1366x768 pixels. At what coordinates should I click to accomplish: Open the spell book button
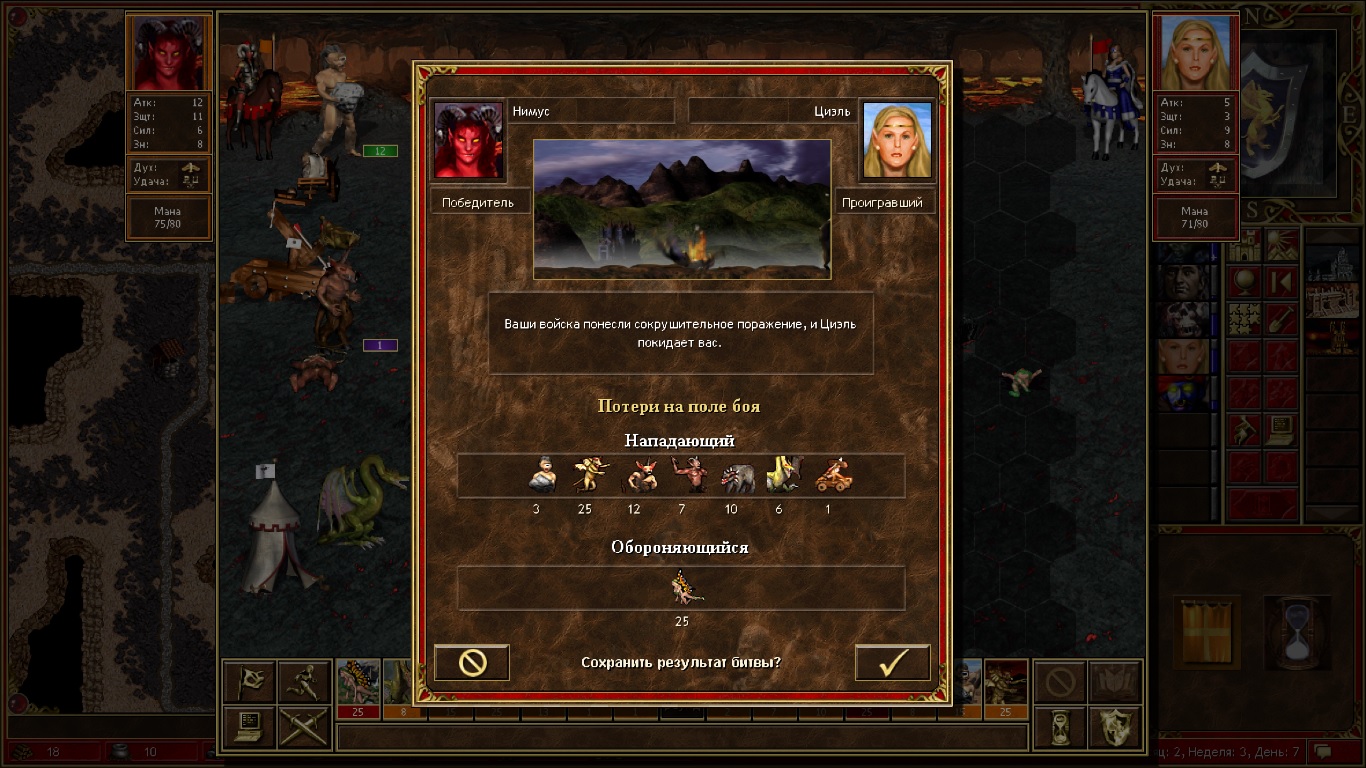1115,682
